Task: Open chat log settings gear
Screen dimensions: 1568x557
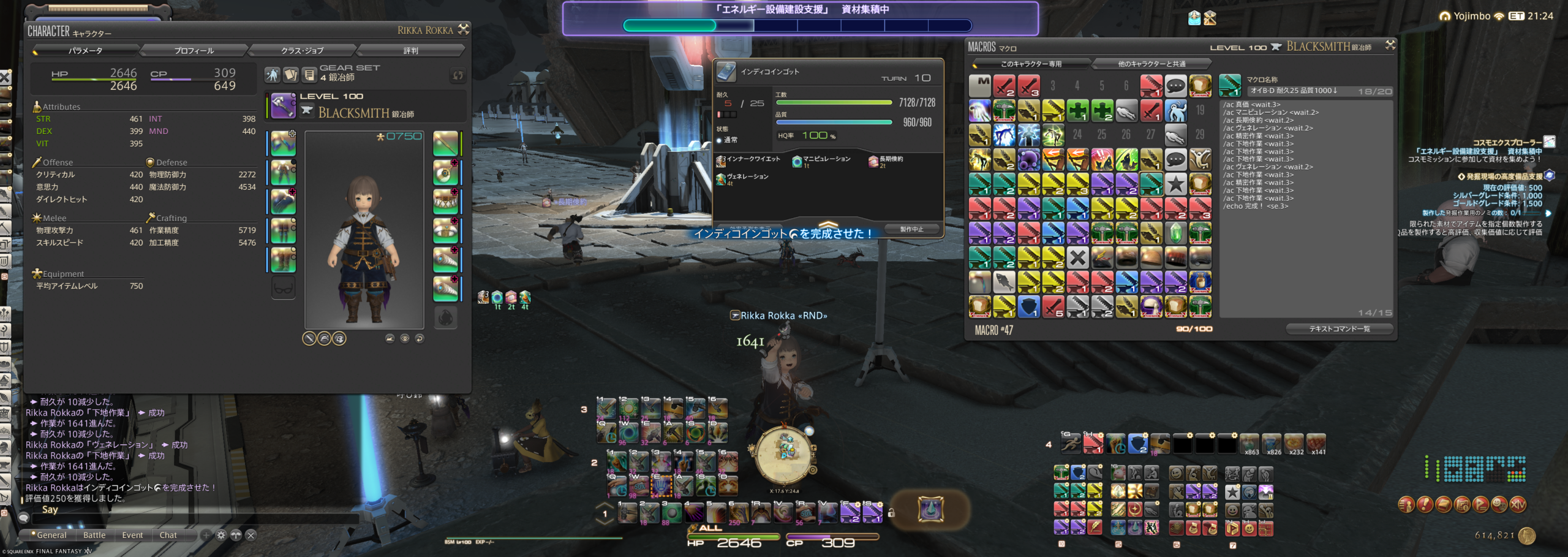Action: pos(221,535)
